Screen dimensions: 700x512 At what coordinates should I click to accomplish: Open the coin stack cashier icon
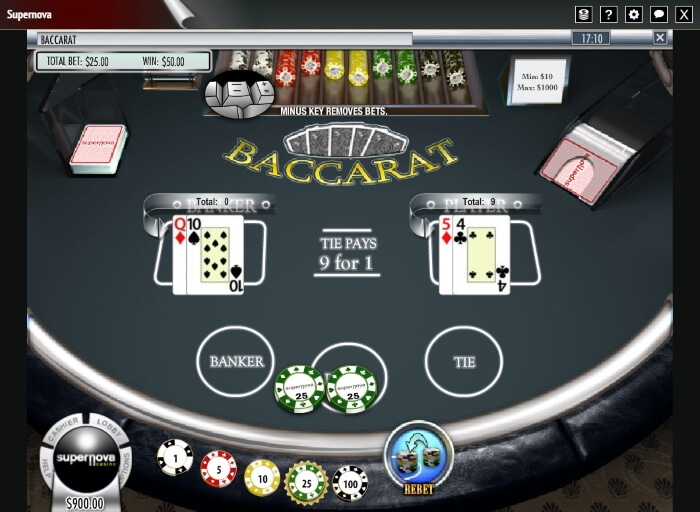pyautogui.click(x=584, y=14)
